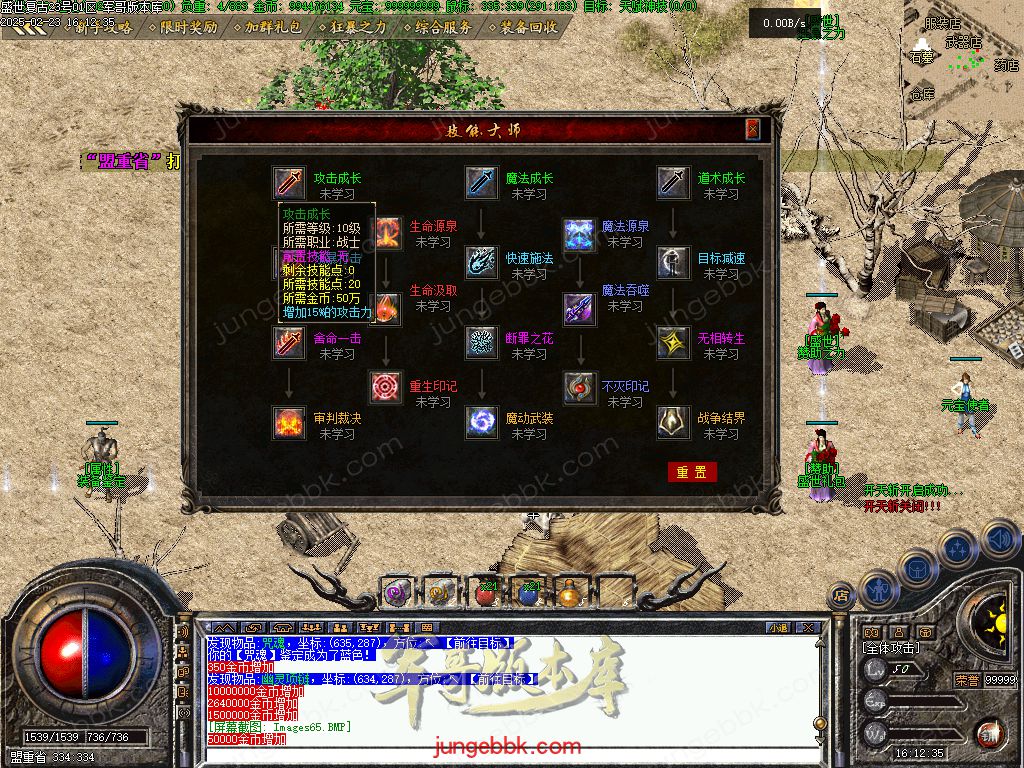Image resolution: width=1024 pixels, height=768 pixels.
Task: Click the red 重置 reset button
Action: coord(692,472)
